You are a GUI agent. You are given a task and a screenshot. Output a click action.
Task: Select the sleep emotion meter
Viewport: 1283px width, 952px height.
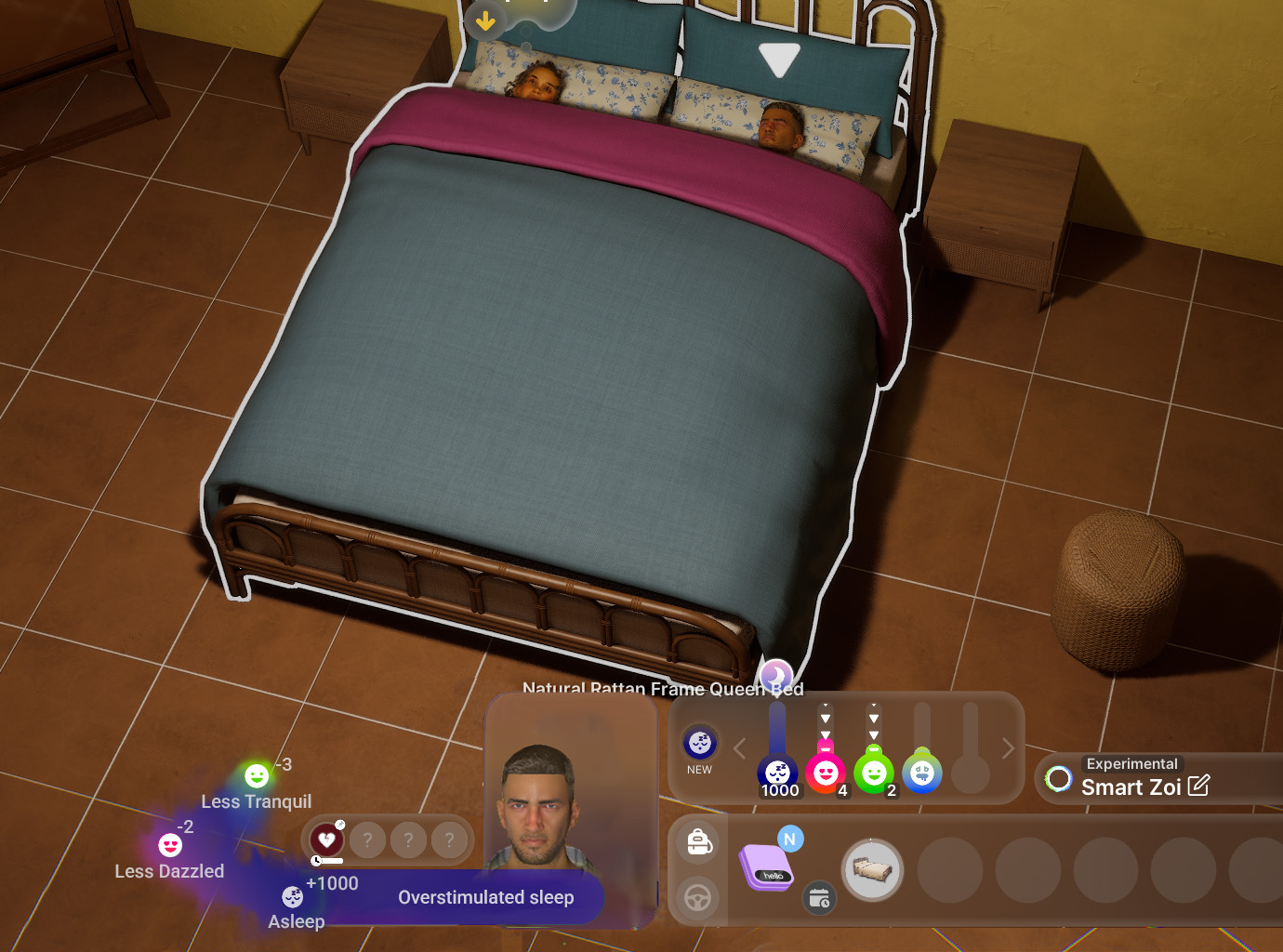778,773
